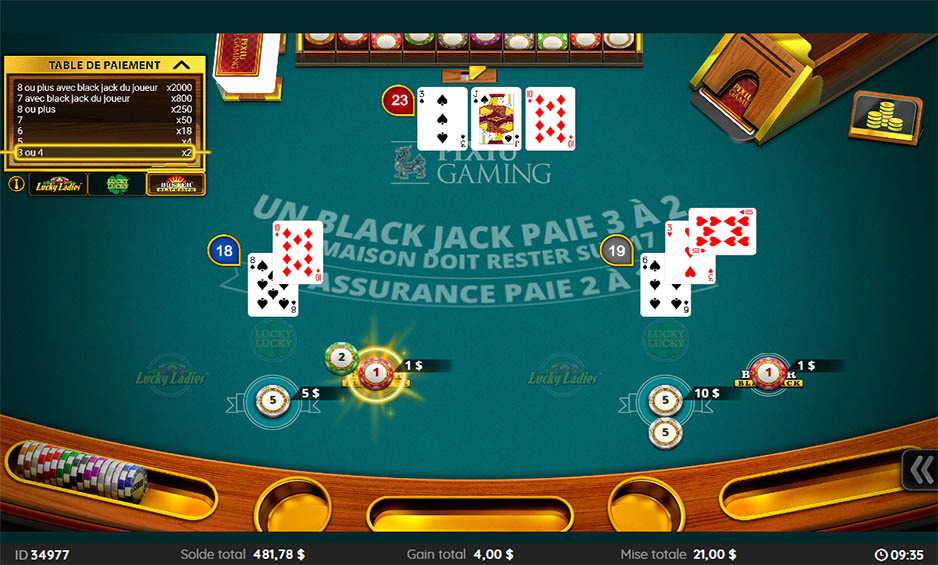Click the gold coin stack icon
The width and height of the screenshot is (938, 565).
point(883,119)
